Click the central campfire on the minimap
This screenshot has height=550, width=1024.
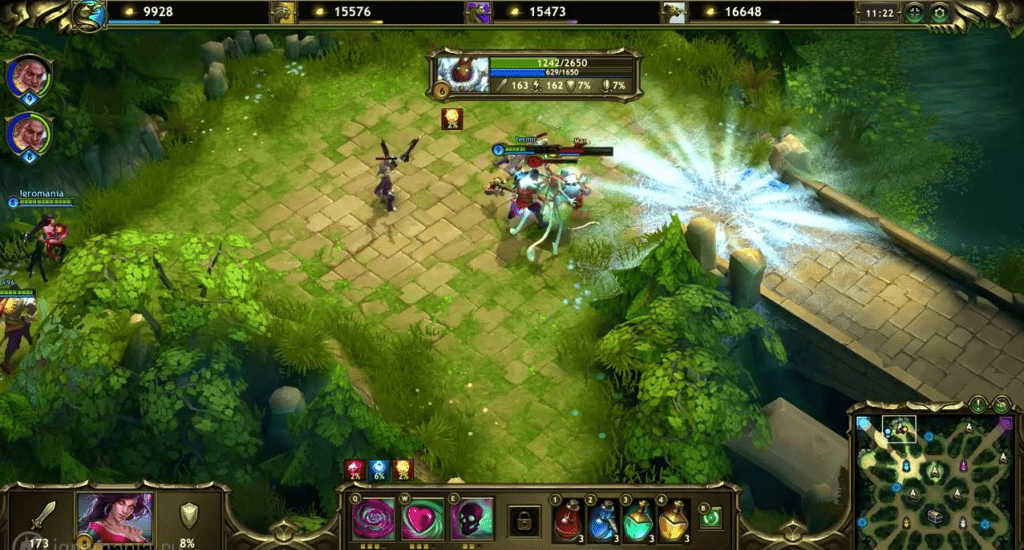click(x=935, y=471)
